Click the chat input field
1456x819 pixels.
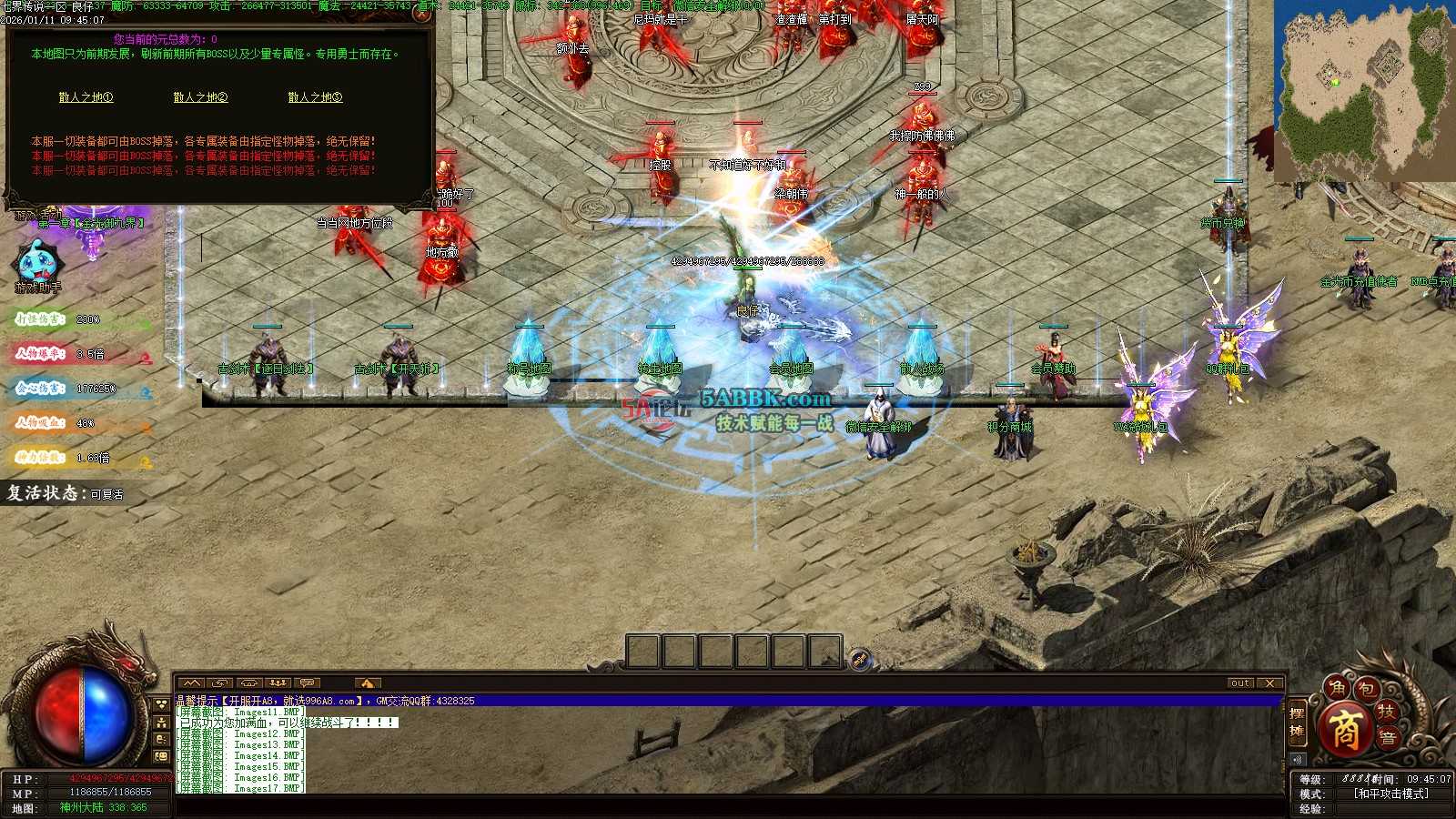728,807
